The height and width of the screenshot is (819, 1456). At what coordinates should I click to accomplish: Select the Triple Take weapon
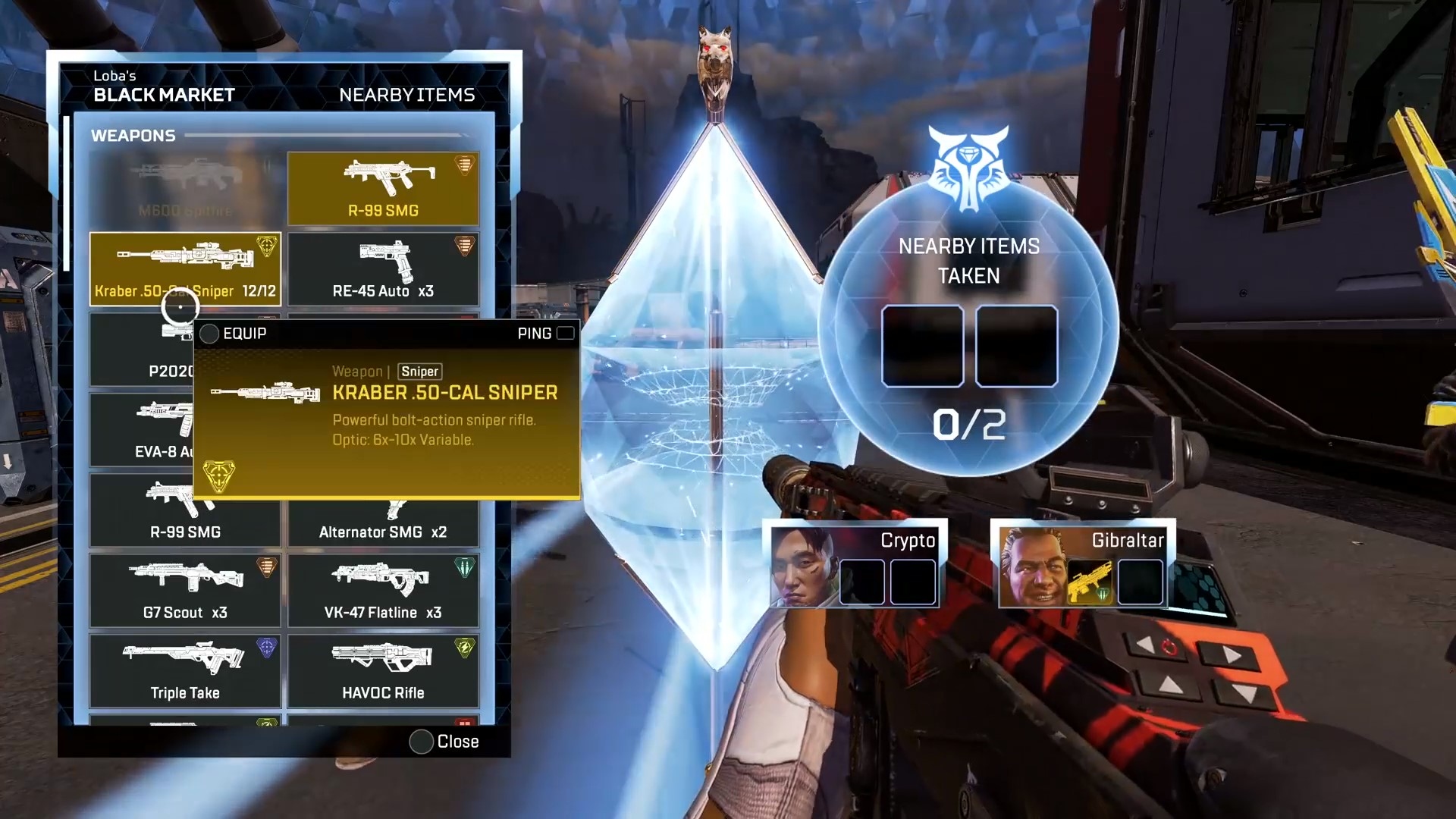coord(185,670)
